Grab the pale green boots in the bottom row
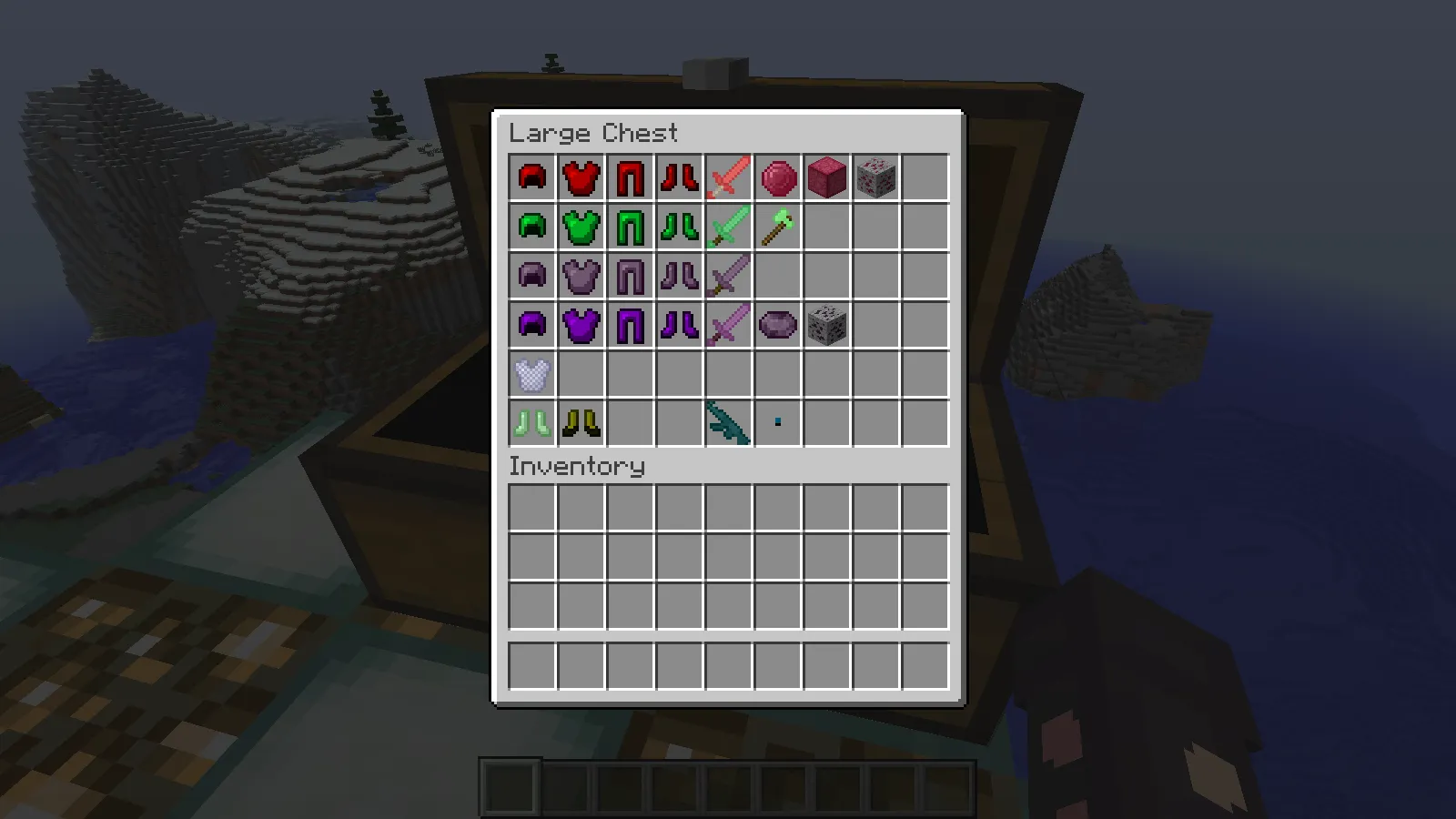Viewport: 1456px width, 819px height. (532, 423)
